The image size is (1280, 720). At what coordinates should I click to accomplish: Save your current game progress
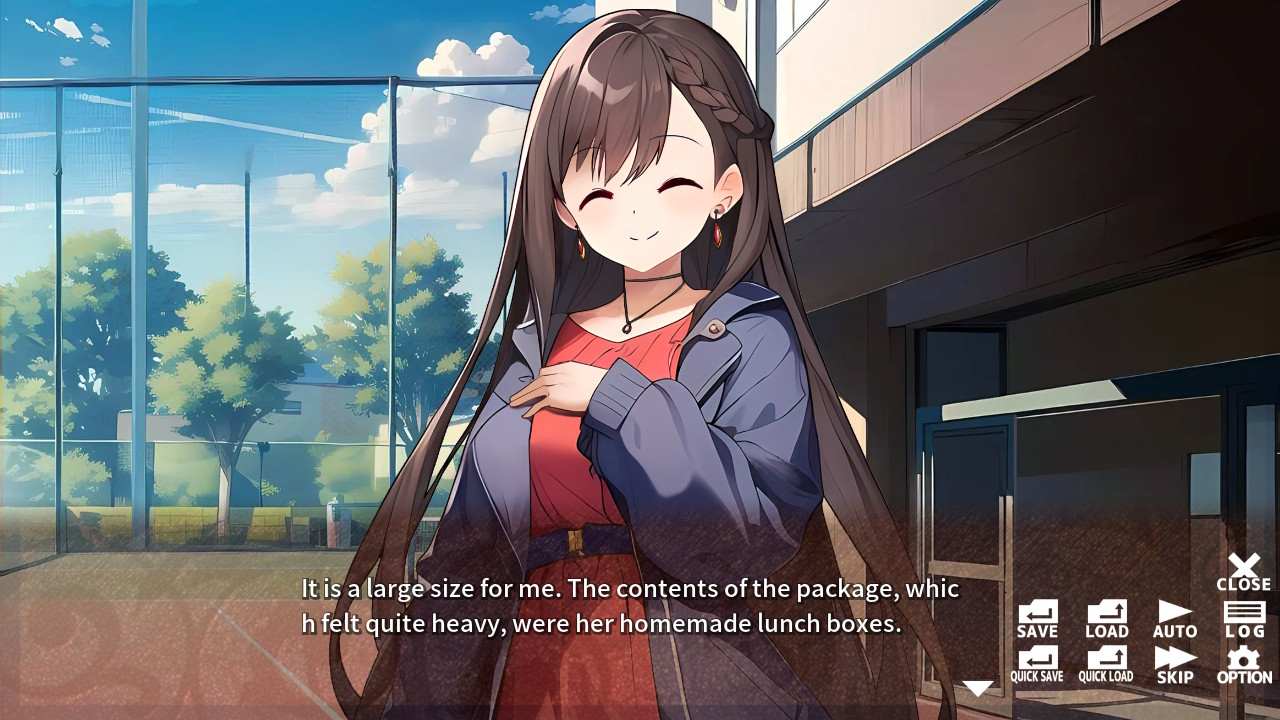click(x=1036, y=618)
